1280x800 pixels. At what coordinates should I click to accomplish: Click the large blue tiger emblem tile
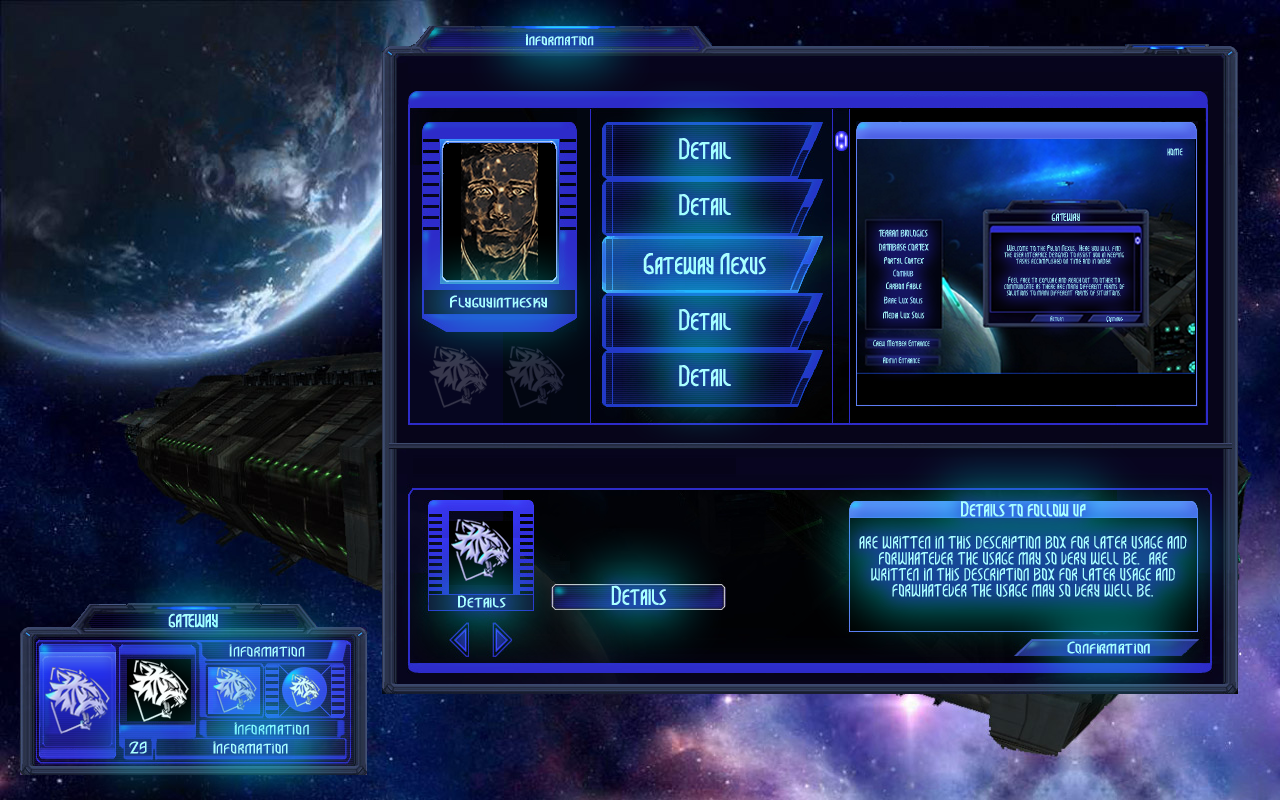pos(77,697)
